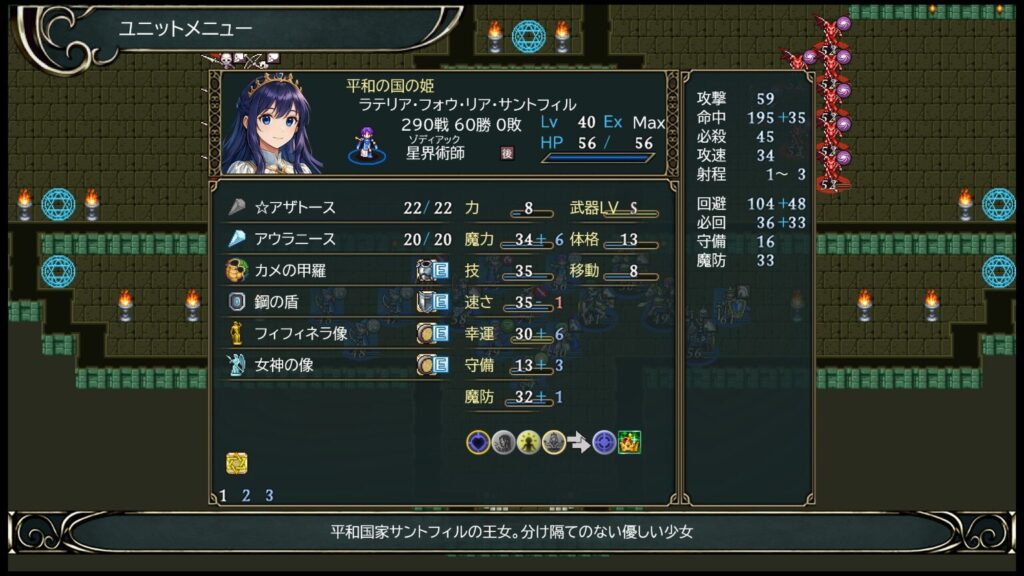Click the yellow glowing figure skill icon
The height and width of the screenshot is (576, 1024).
(x=528, y=442)
